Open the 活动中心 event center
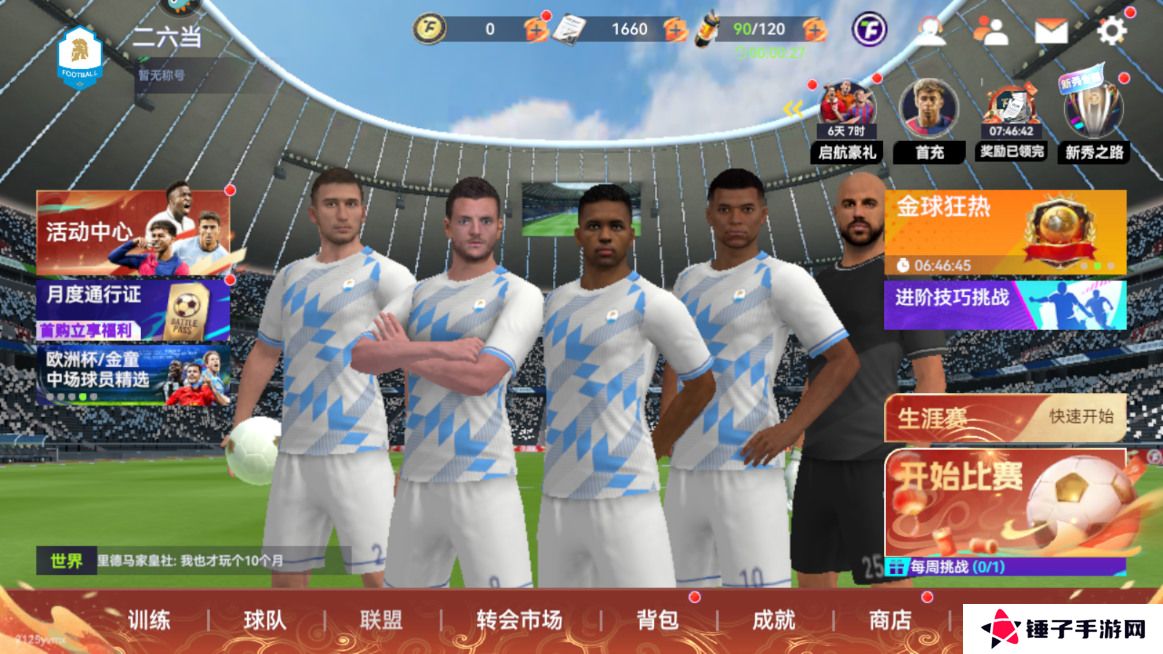Viewport: 1163px width, 654px height. click(x=133, y=232)
